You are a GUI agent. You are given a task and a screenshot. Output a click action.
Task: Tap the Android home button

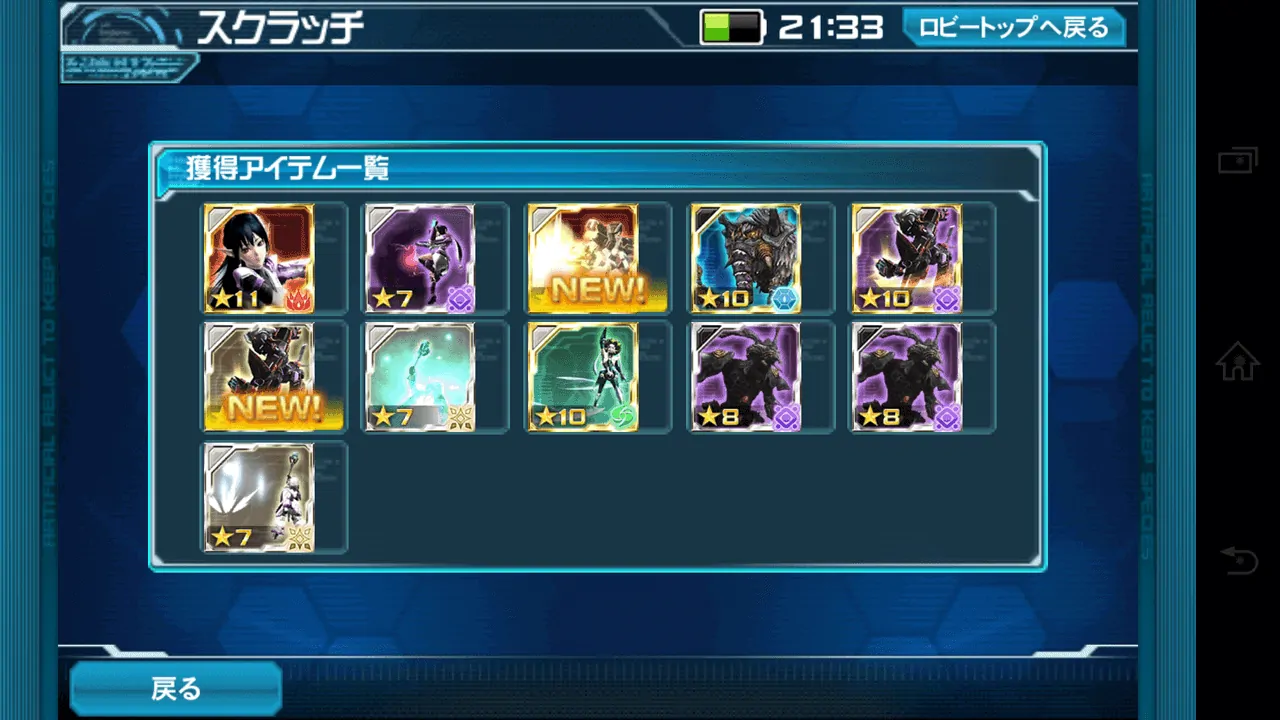coord(1237,361)
